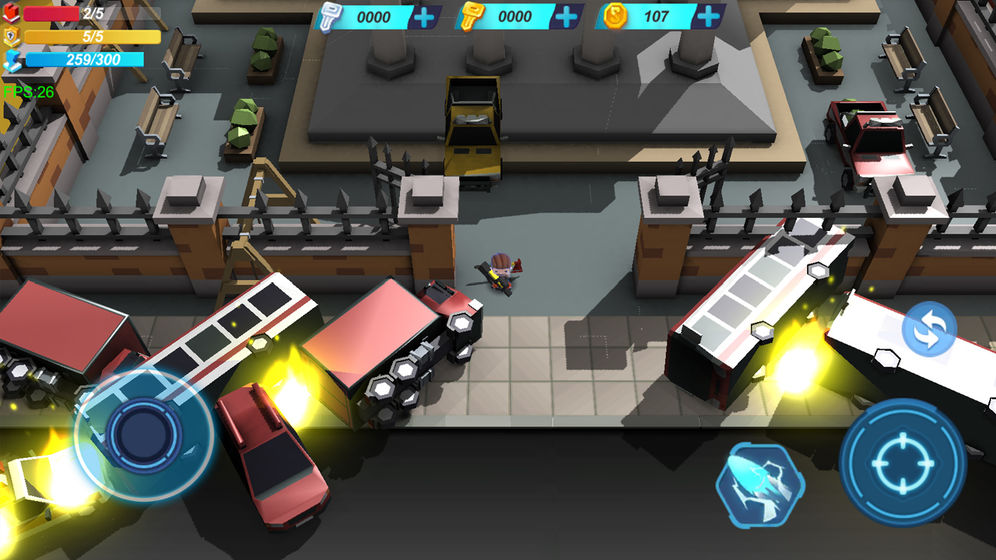Buy more gold coins with plus button

pos(708,17)
